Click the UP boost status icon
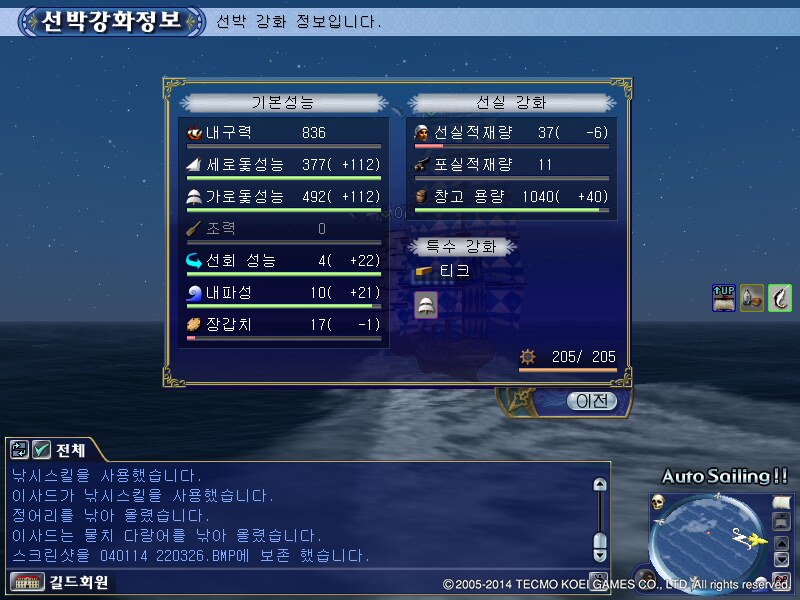Image resolution: width=800 pixels, height=600 pixels. [724, 298]
